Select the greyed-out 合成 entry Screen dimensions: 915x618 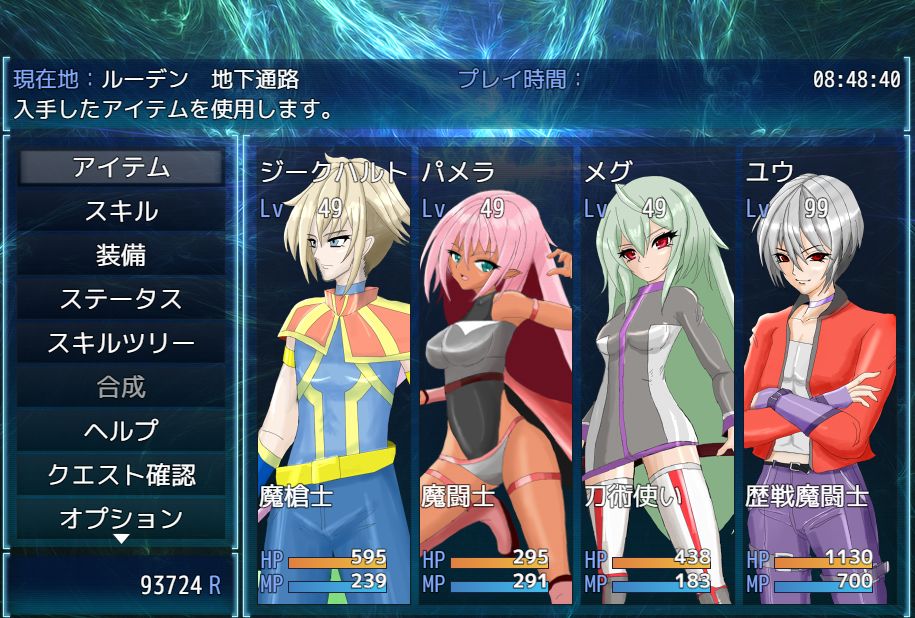pos(121,387)
